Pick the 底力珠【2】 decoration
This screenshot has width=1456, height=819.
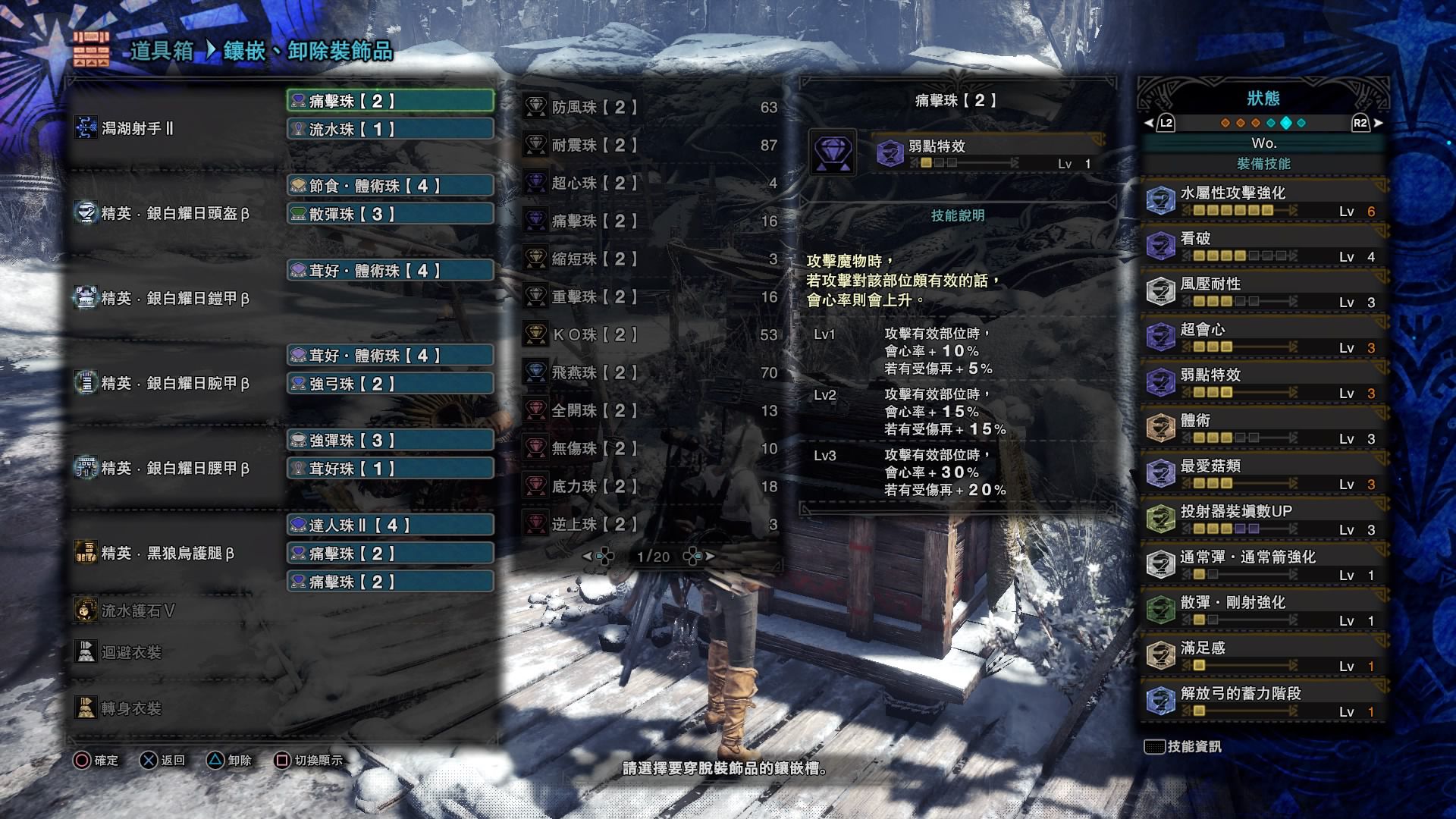651,487
